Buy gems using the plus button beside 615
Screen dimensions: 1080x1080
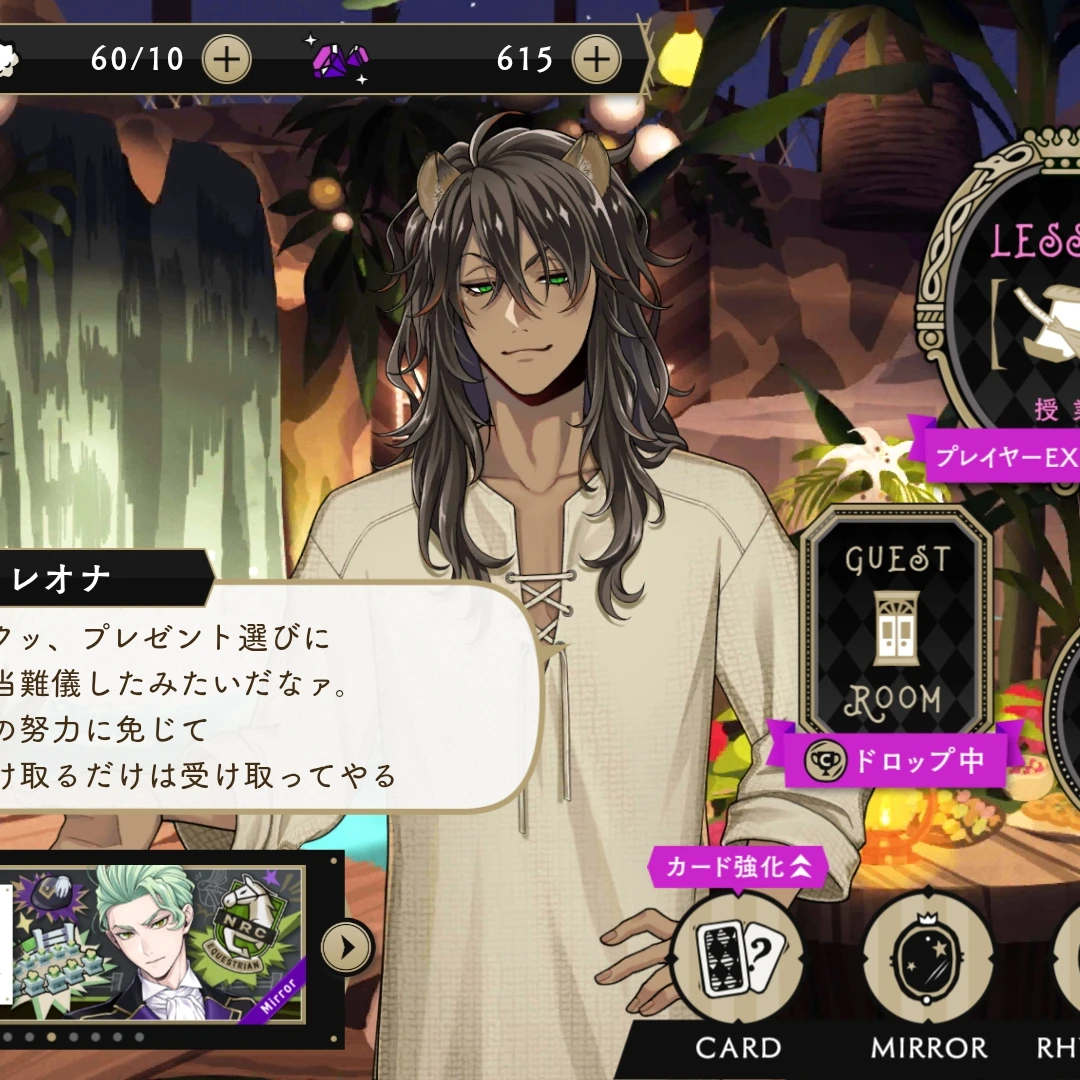(x=596, y=60)
